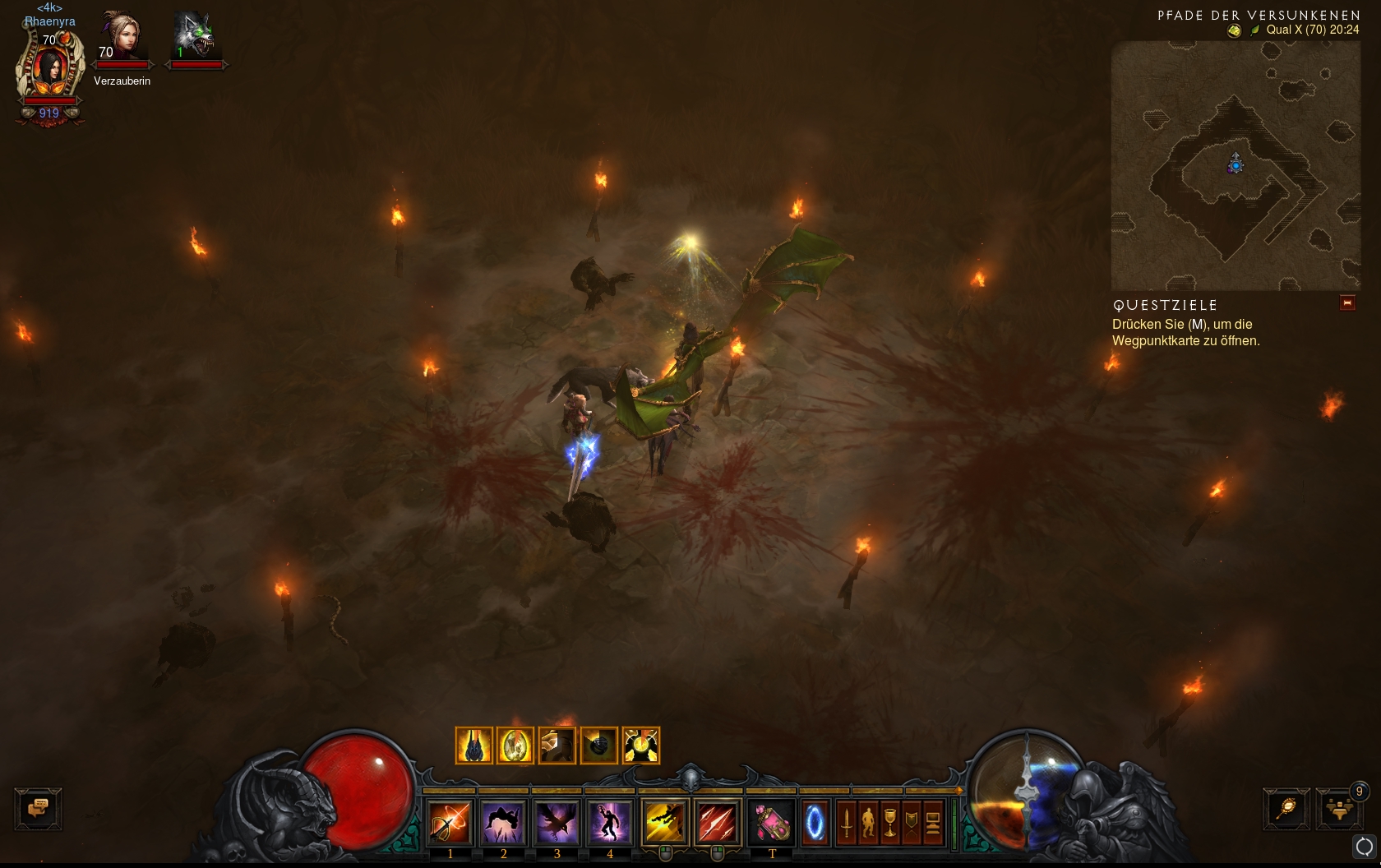Select the yellow strike left-mouse skill
The image size is (1381, 868).
point(665,822)
